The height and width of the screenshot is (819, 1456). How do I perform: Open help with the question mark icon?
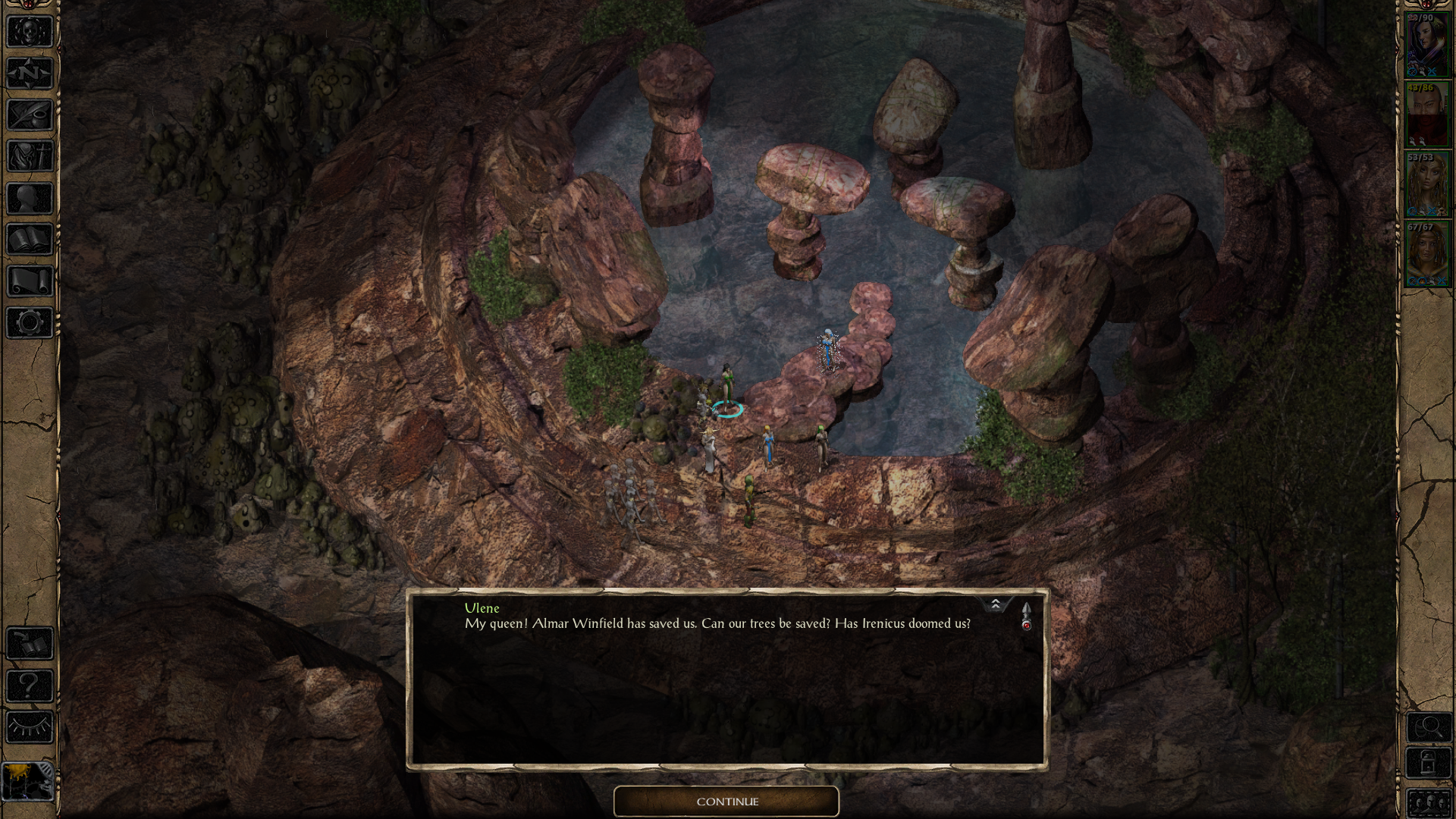[30, 686]
